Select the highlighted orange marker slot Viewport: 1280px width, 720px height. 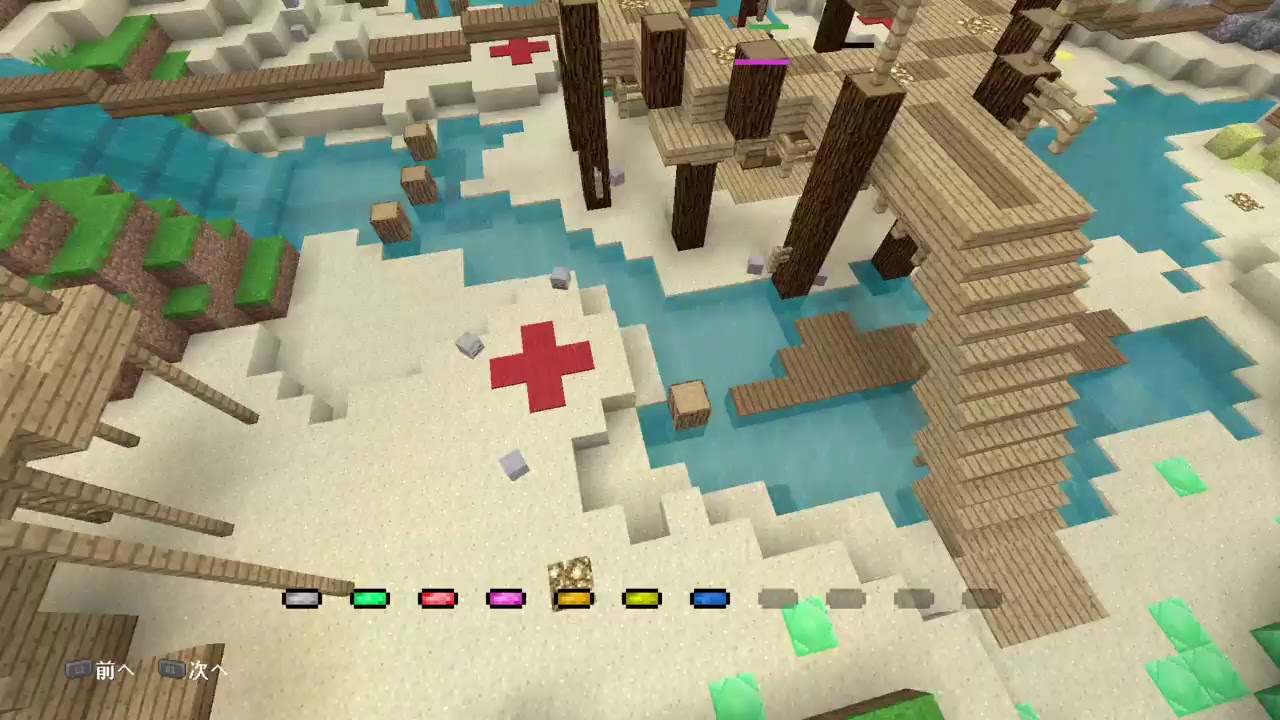click(573, 598)
